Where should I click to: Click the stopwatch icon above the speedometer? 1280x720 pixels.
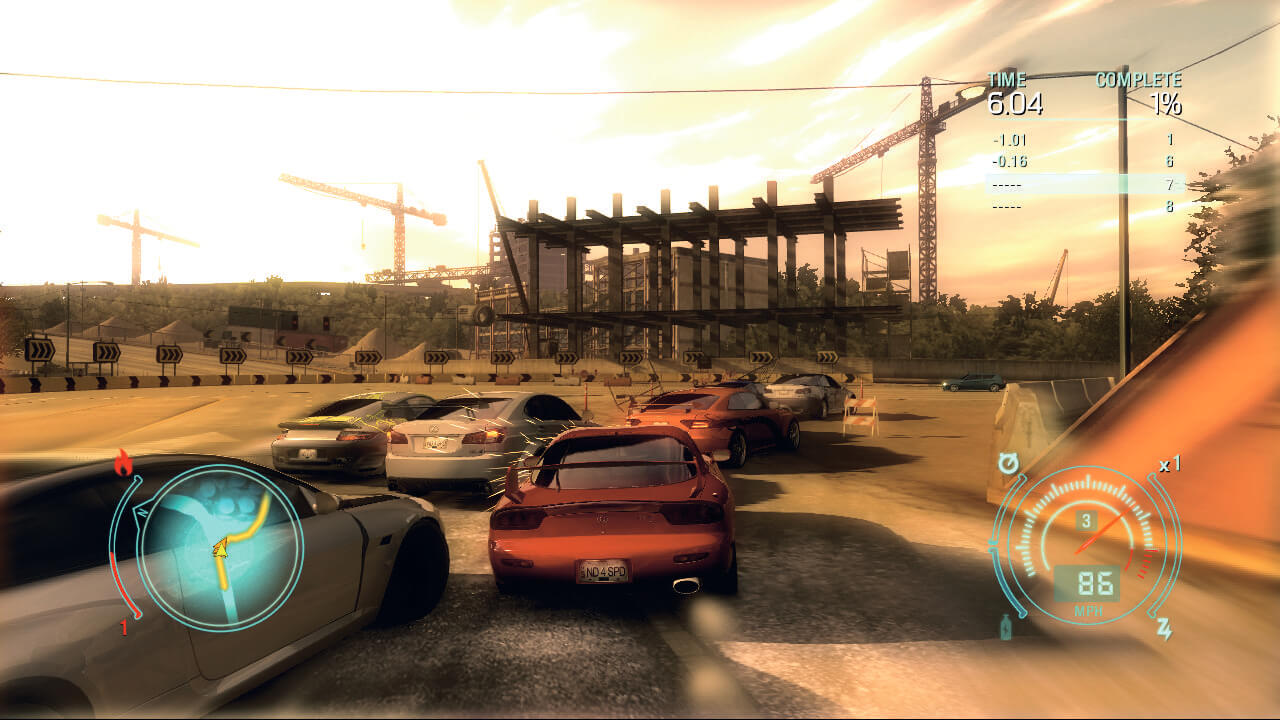tap(1007, 464)
